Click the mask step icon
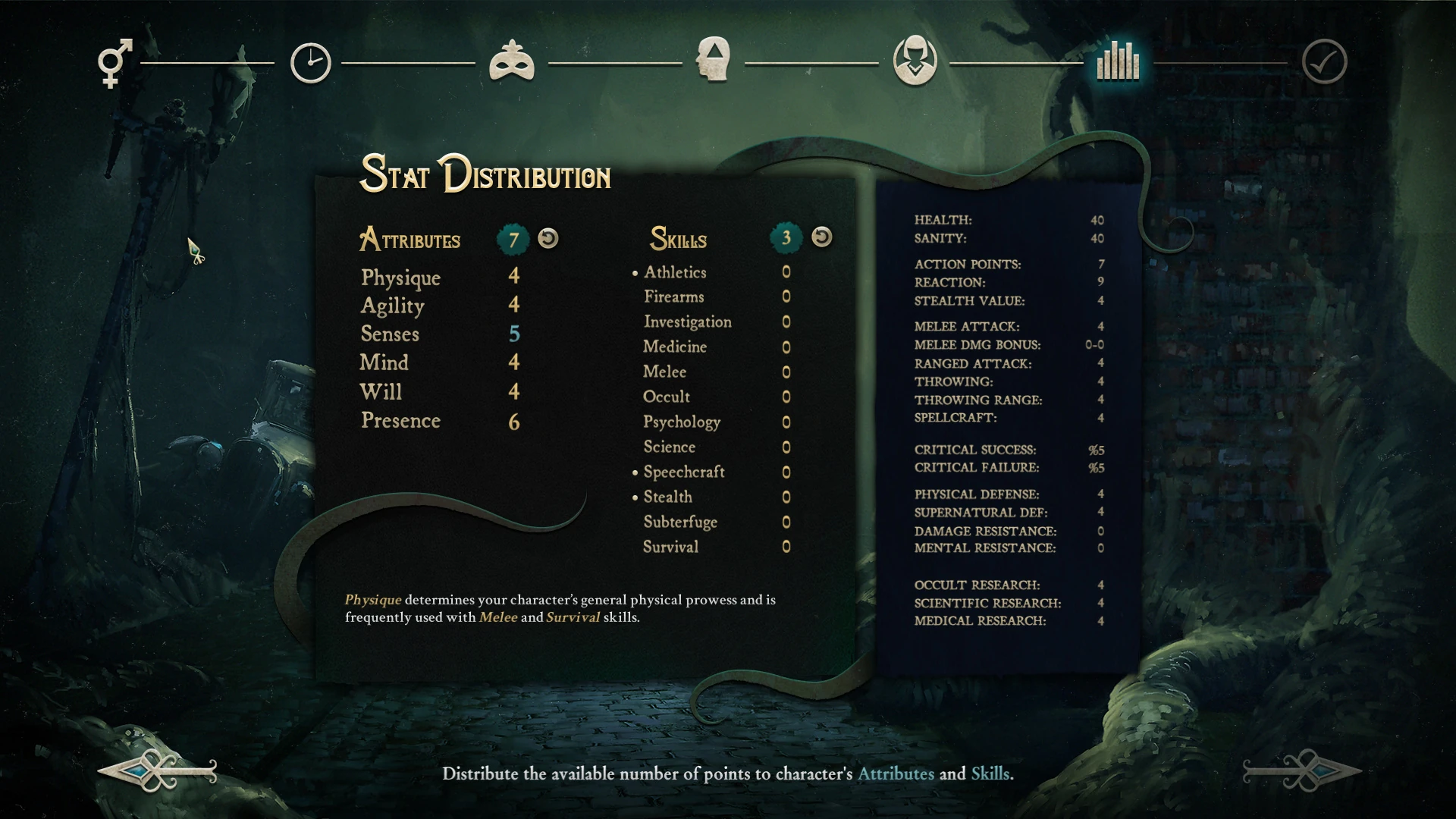The image size is (1456, 819). 511,62
